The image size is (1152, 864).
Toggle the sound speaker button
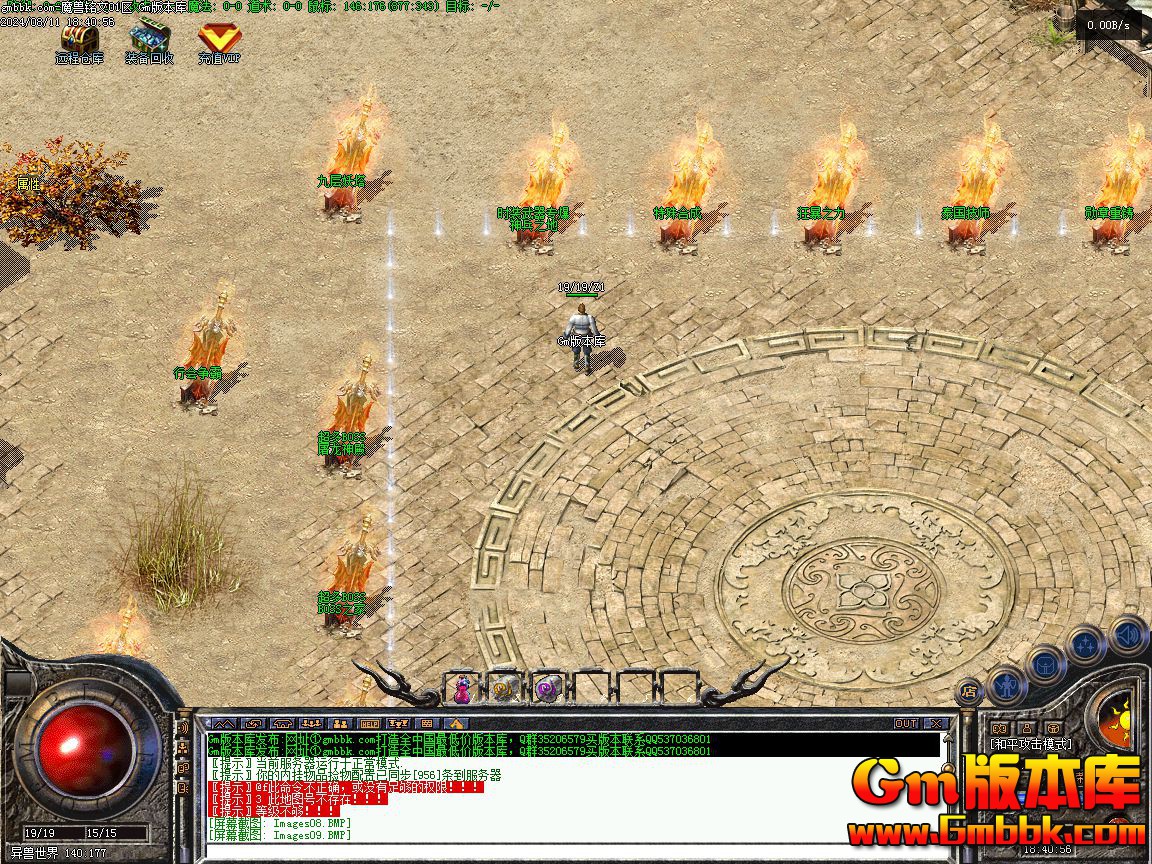(1128, 634)
